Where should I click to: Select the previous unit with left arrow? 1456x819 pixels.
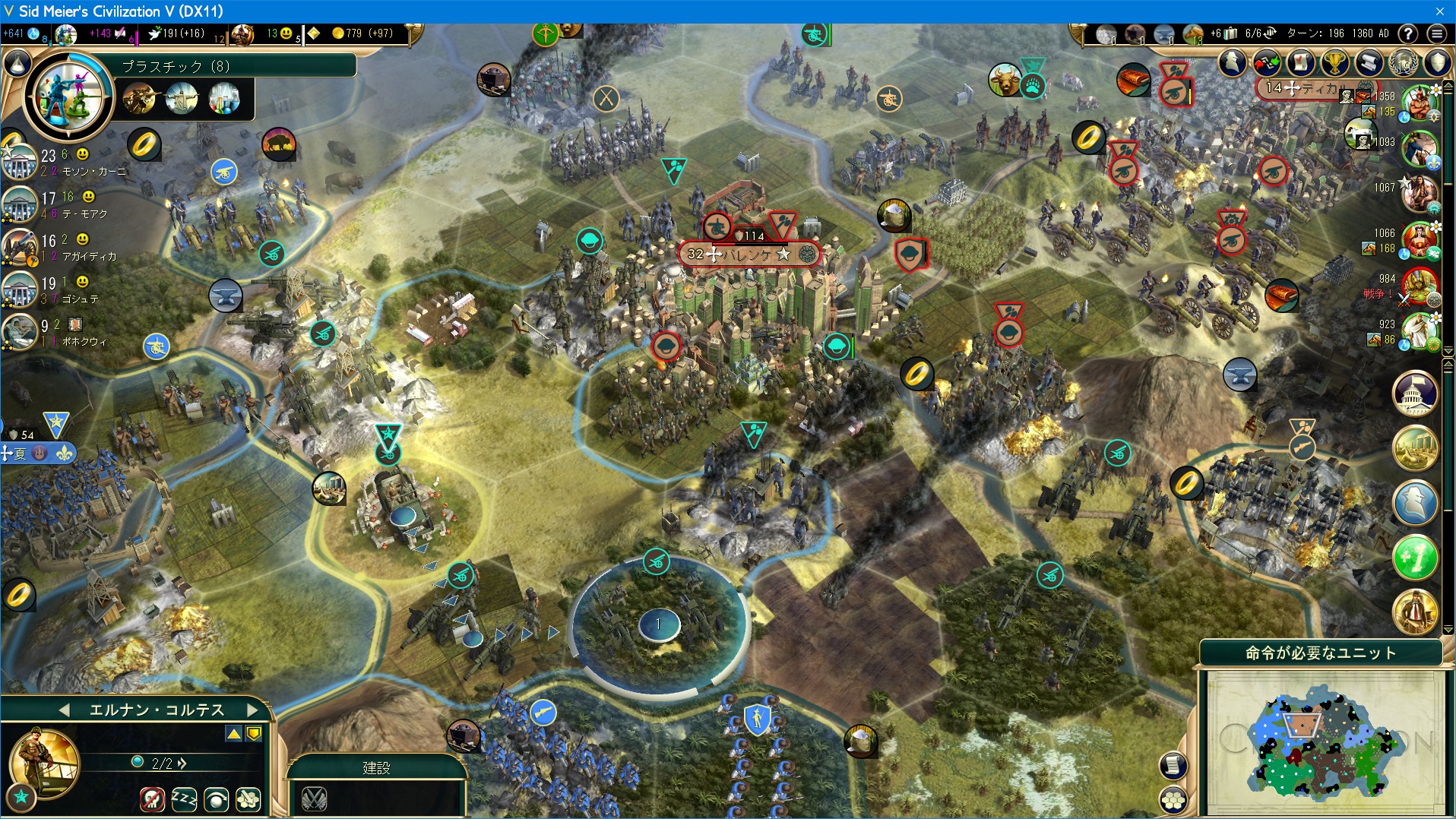coord(65,710)
